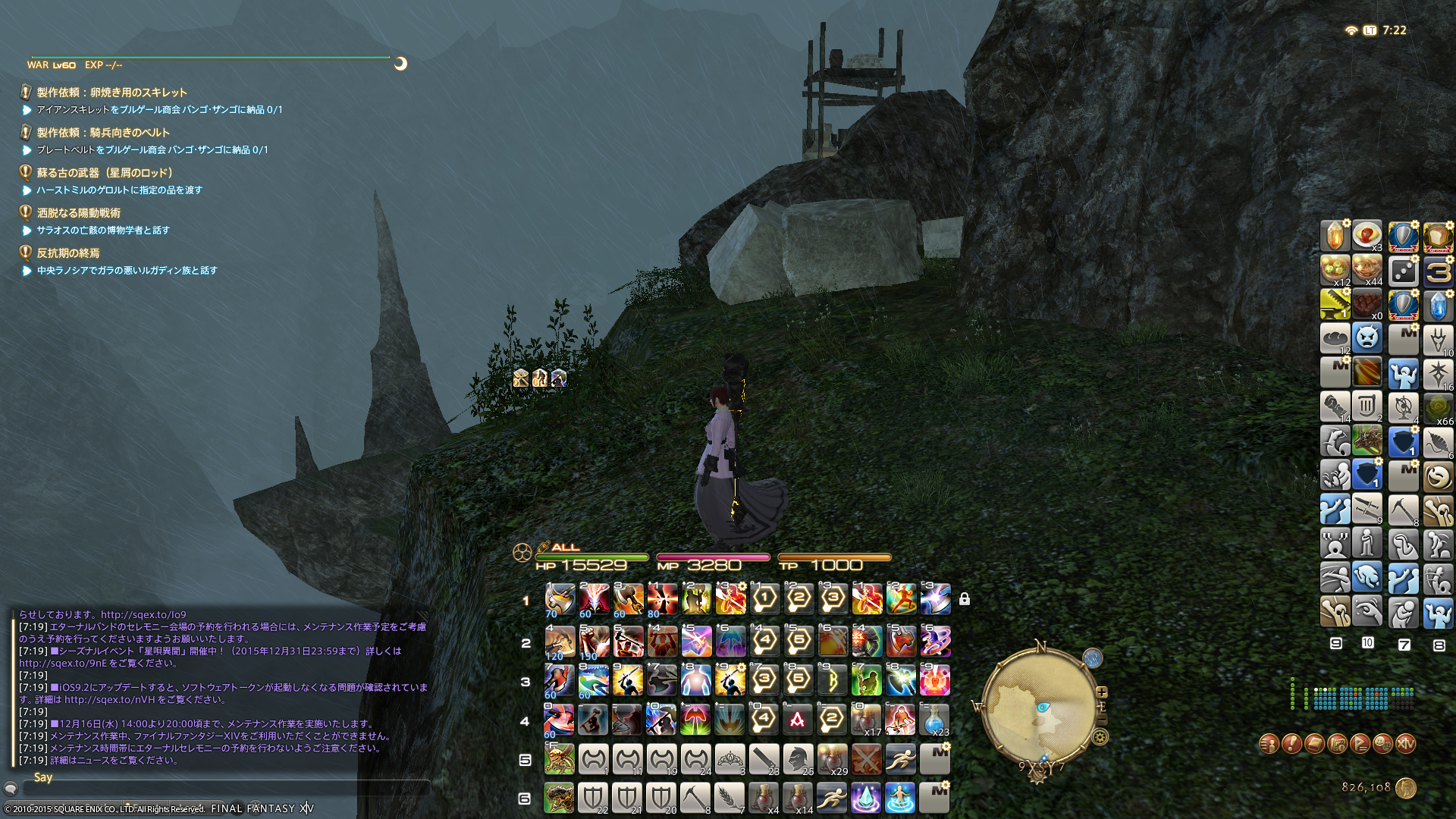Image resolution: width=1456 pixels, height=819 pixels.
Task: Activate the Heavy Swing axe skill
Action: pos(560,599)
